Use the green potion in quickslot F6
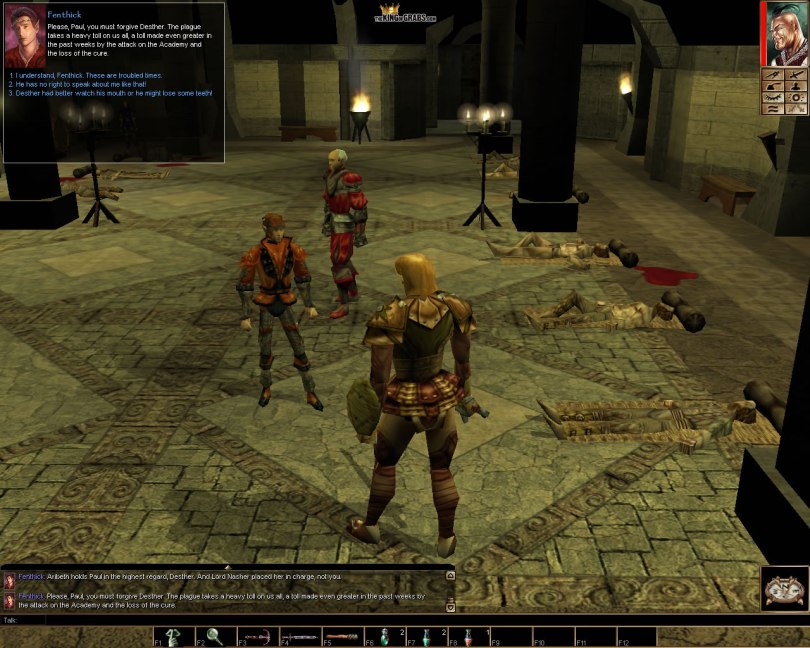The width and height of the screenshot is (810, 648). (386, 636)
